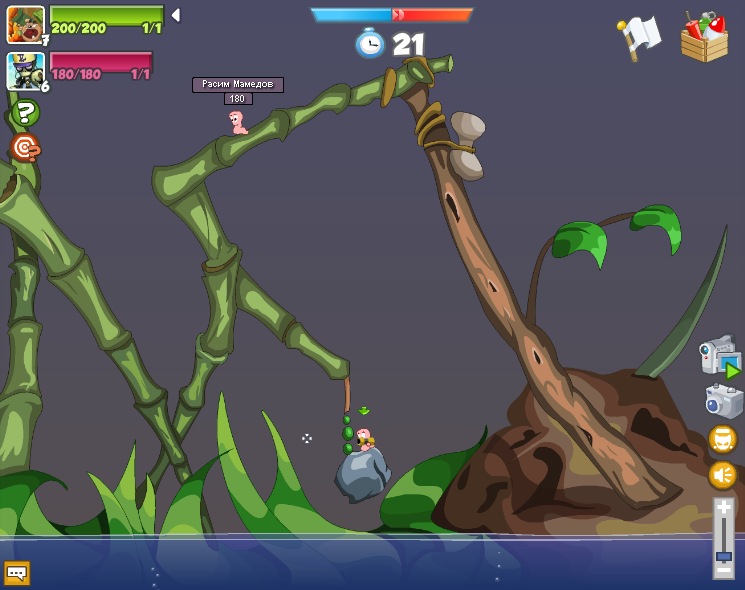Click the orange target hint button
Screen dimensions: 745x590
25,148
